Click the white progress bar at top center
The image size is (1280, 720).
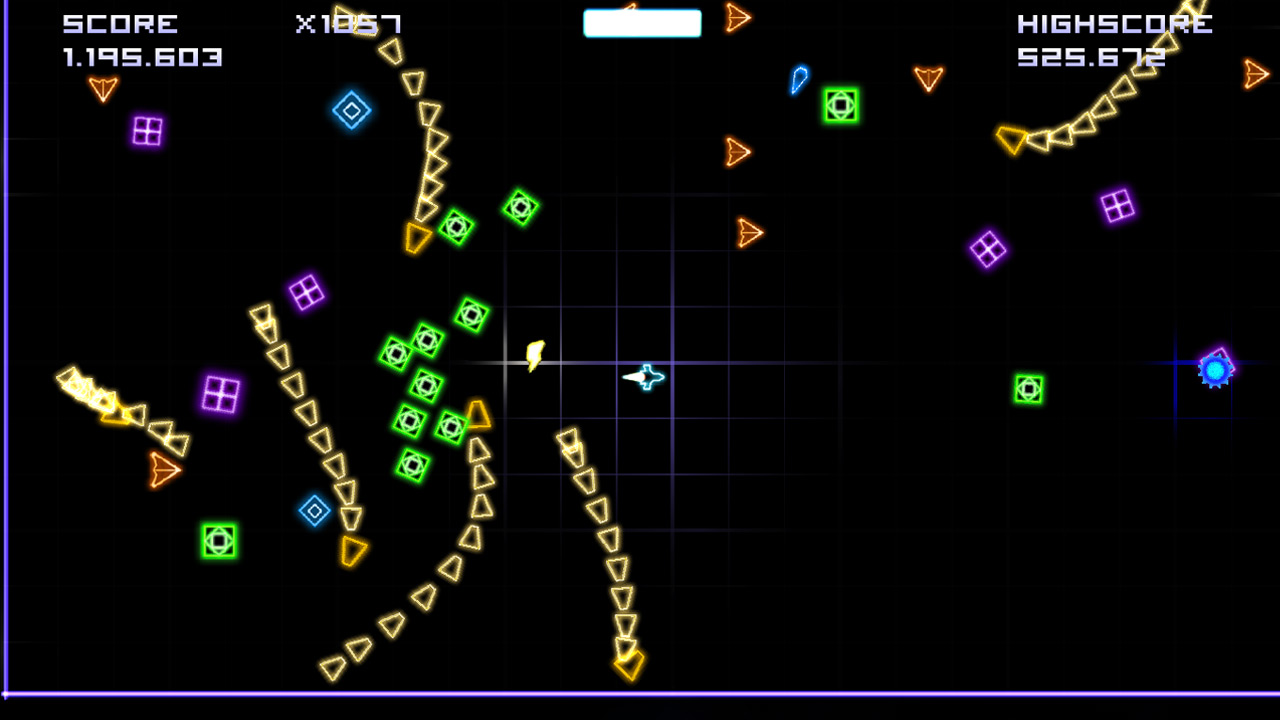(x=642, y=22)
